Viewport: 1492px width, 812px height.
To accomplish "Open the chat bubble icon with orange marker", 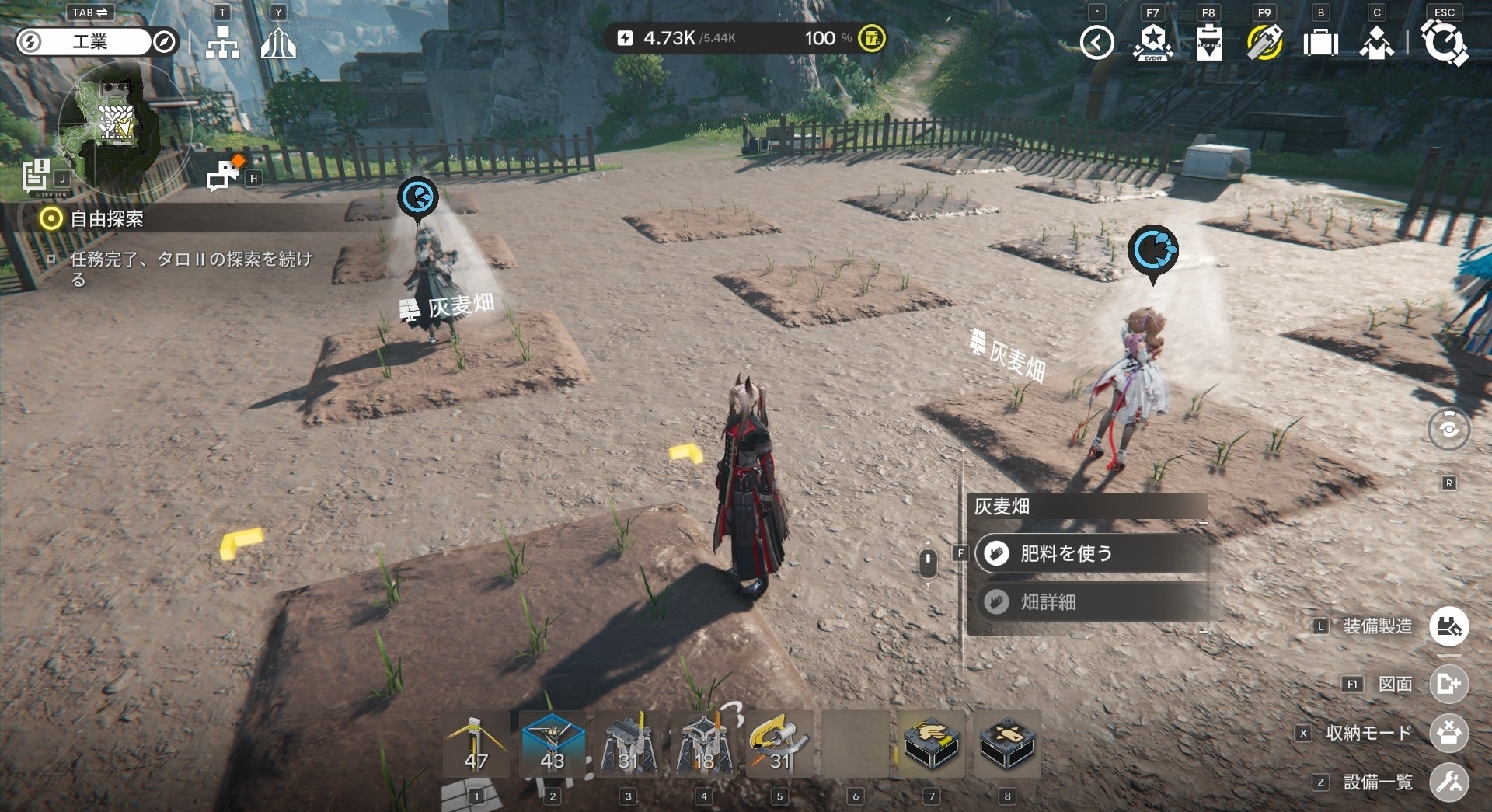I will [x=225, y=175].
